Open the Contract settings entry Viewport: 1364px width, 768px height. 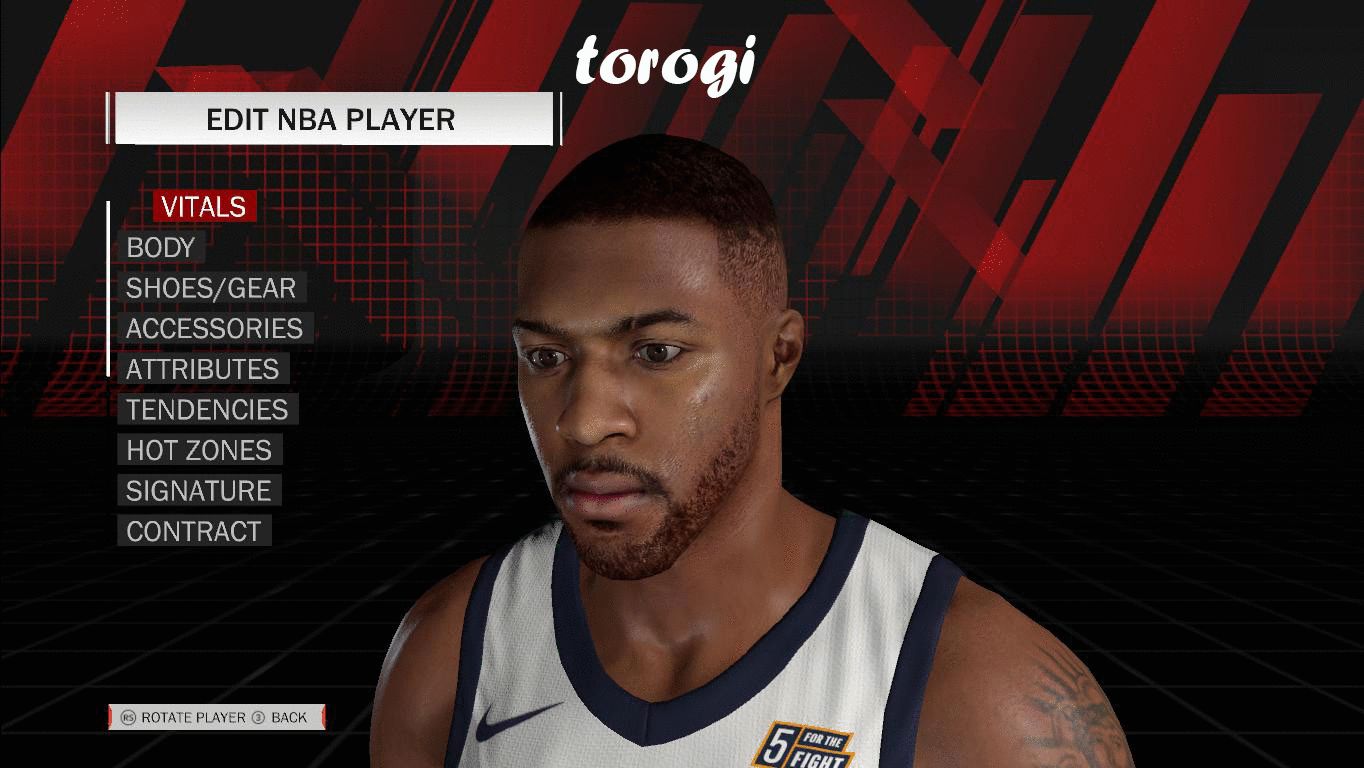click(194, 531)
